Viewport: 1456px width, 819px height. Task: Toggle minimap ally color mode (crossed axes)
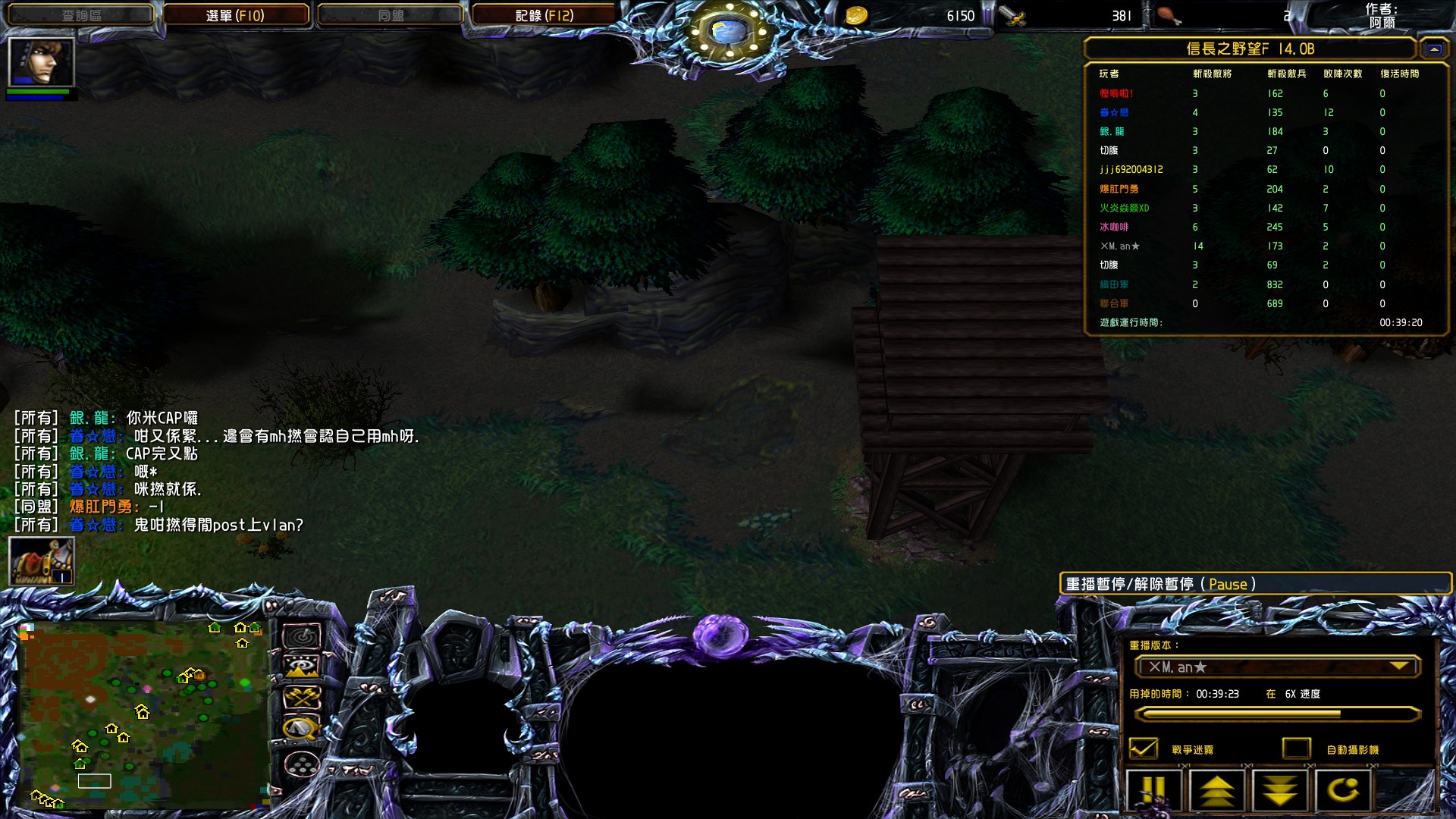302,697
